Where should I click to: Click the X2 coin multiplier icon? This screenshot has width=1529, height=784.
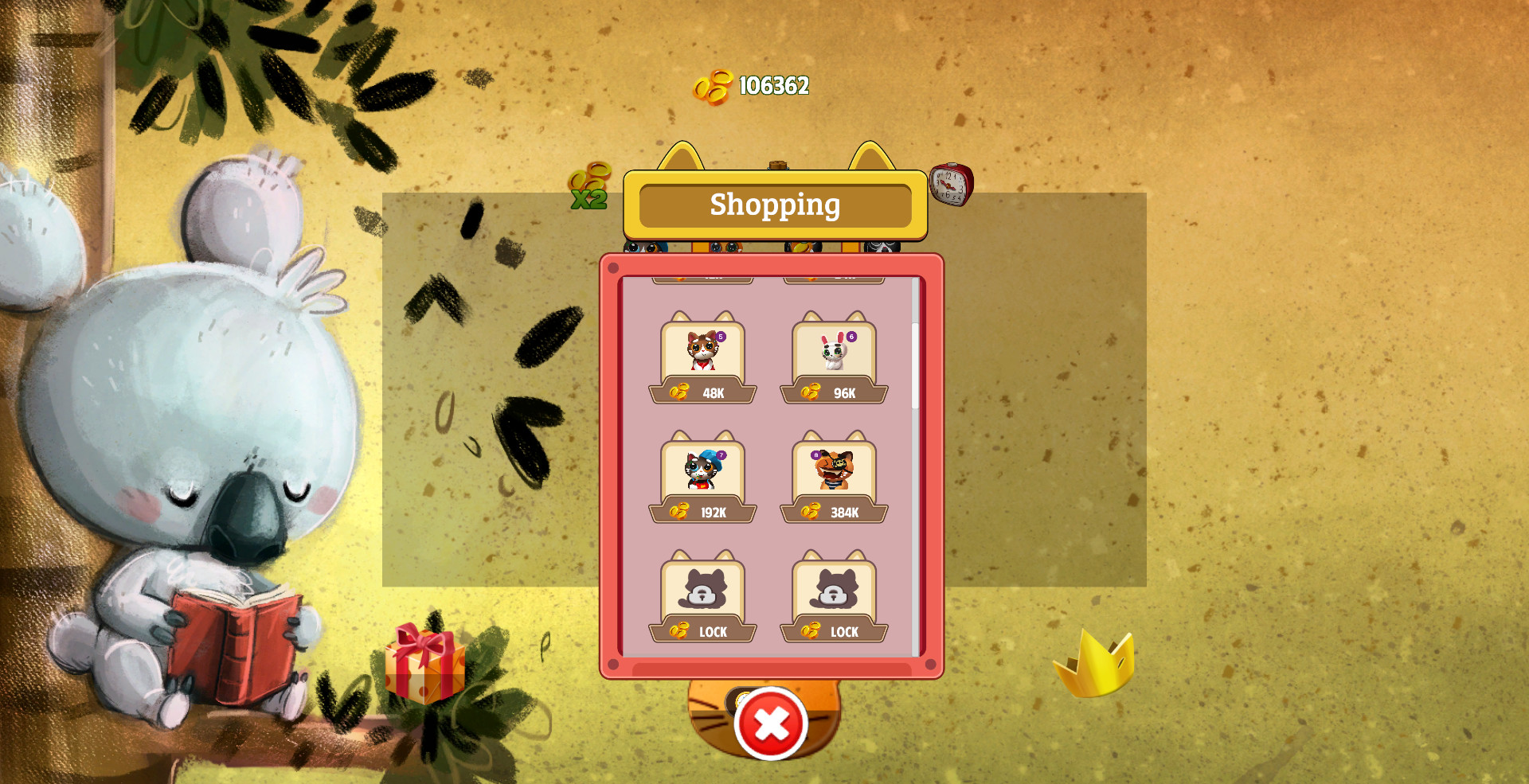(588, 186)
